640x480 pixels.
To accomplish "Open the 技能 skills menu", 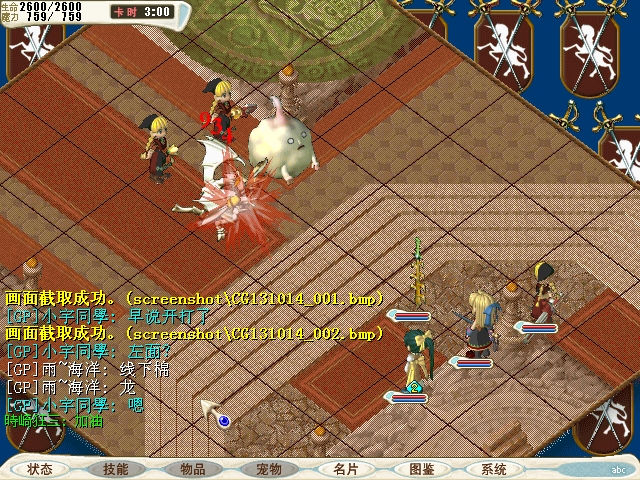I will click(116, 469).
